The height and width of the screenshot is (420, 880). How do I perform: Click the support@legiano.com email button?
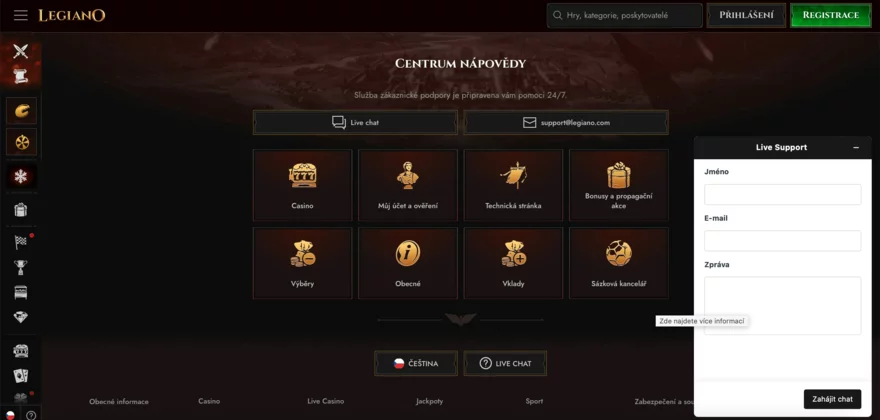point(566,122)
